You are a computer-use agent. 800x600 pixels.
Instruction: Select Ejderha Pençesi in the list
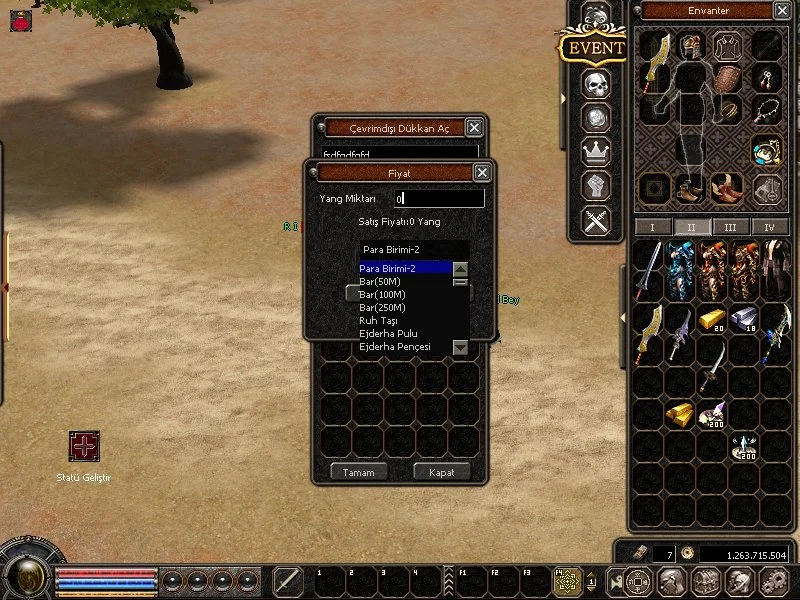coord(393,347)
